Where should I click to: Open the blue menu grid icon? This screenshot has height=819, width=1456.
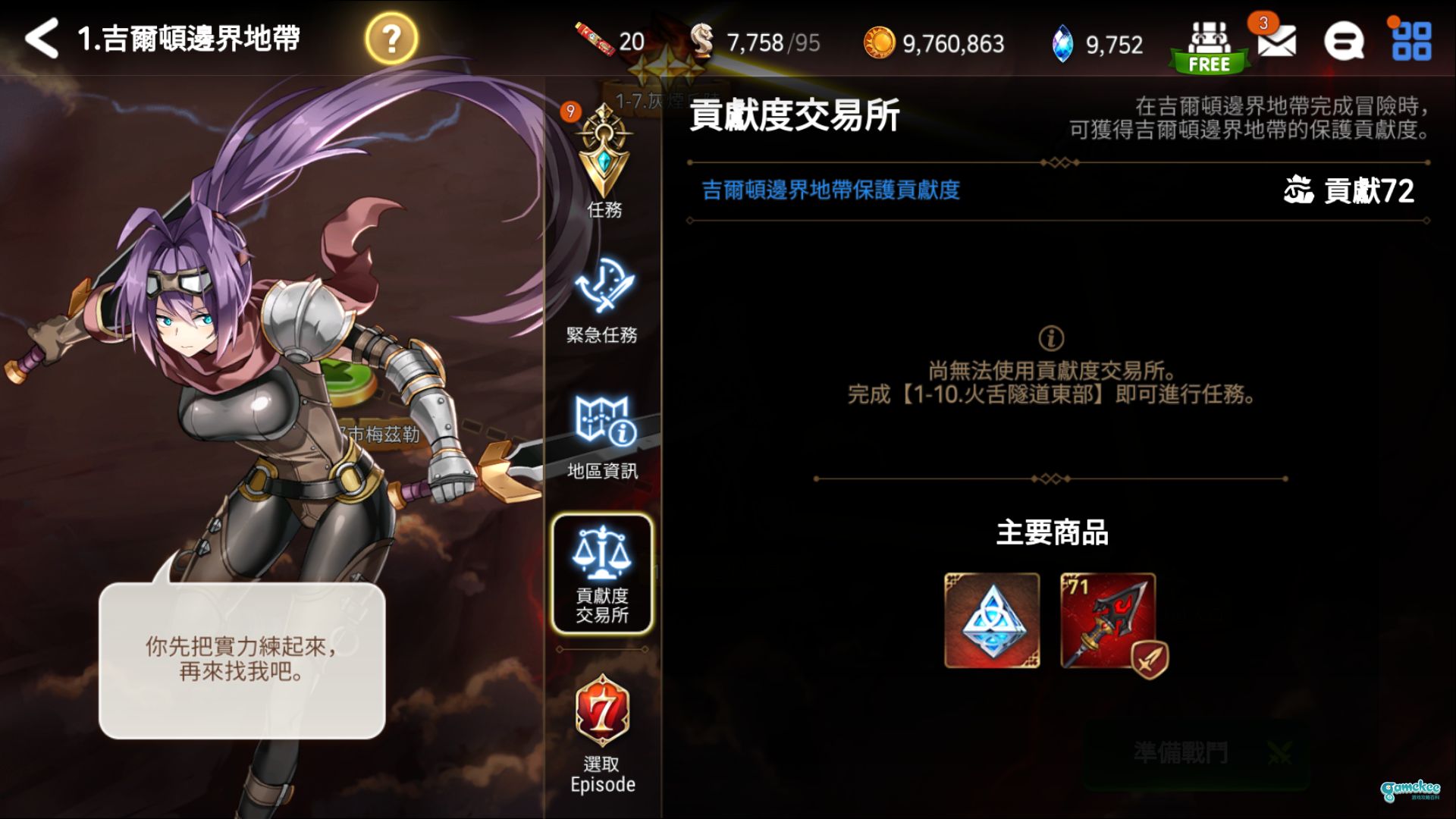[x=1413, y=42]
